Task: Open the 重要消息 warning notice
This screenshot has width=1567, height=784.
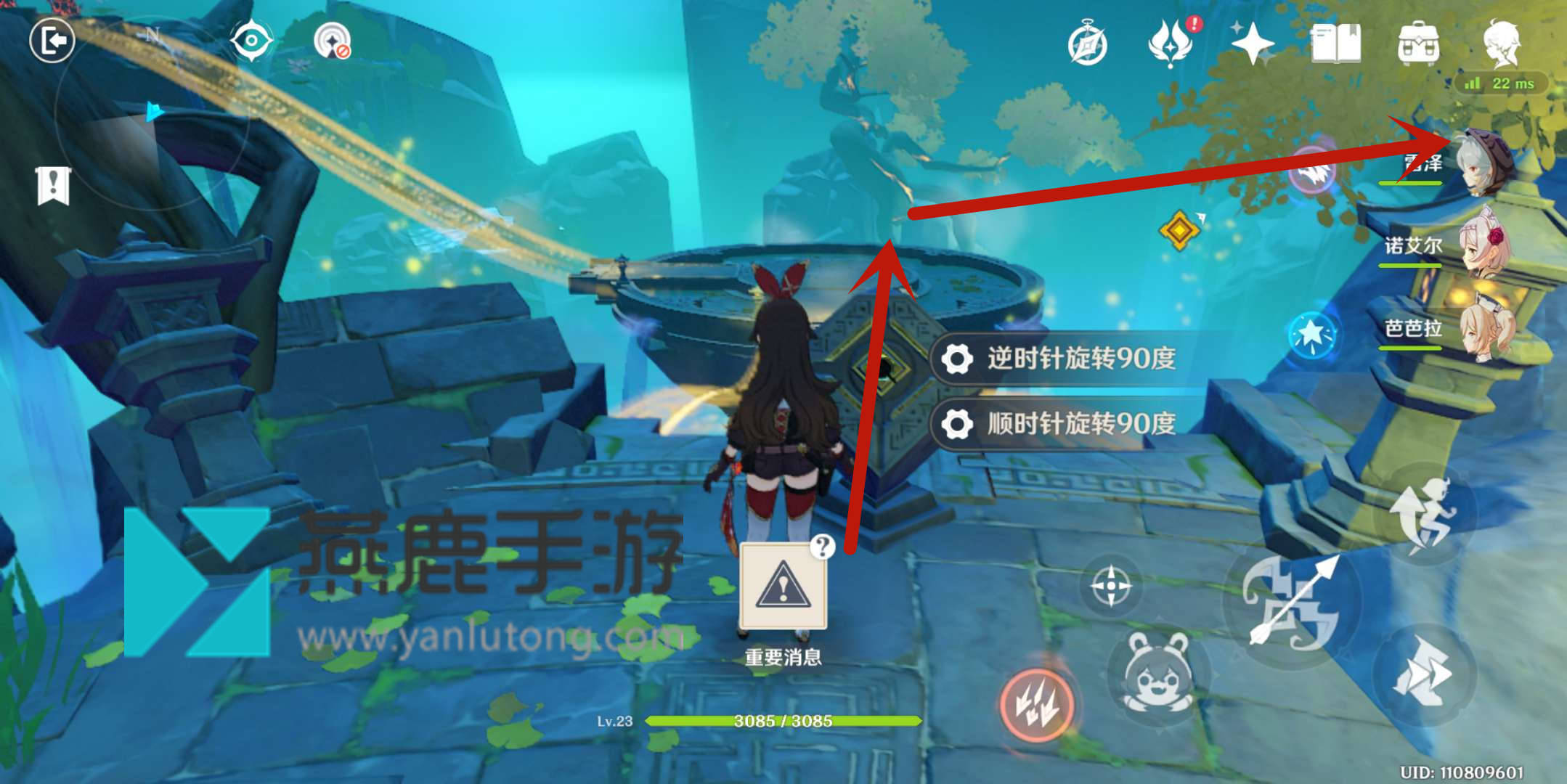Action: [x=783, y=587]
